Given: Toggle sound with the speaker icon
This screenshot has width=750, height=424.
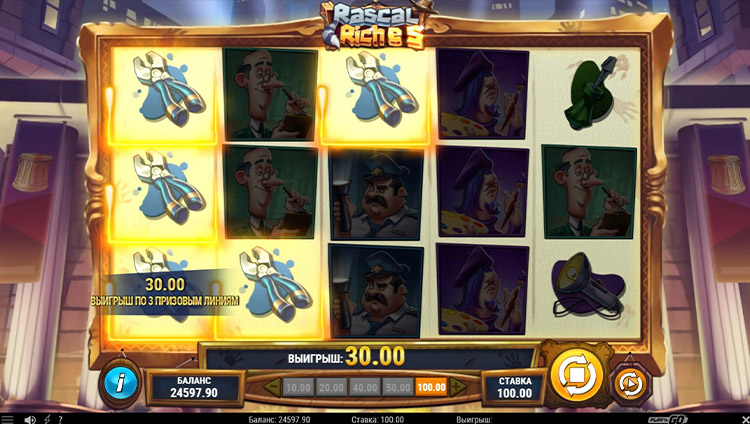Looking at the screenshot, I should (x=30, y=418).
